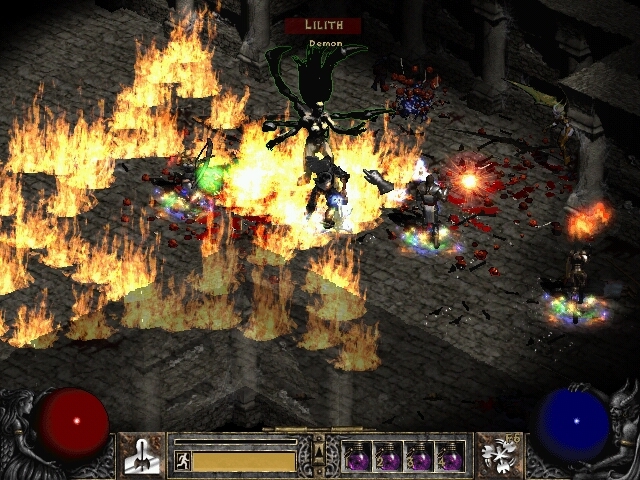Use the purple potion in belt slot 4
Viewport: 640px width, 480px height.
452,455
